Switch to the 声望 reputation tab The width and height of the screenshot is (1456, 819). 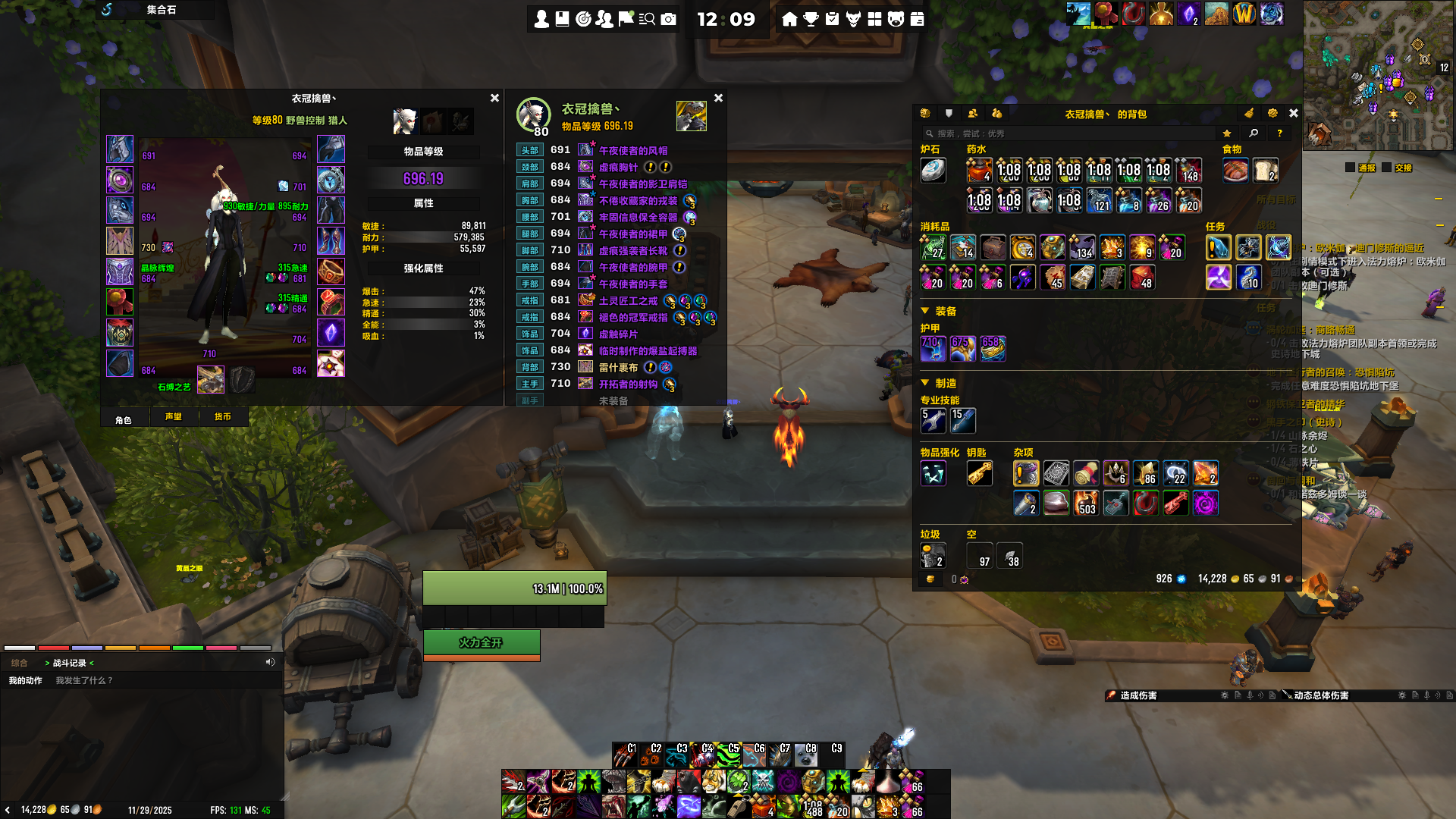(x=174, y=417)
